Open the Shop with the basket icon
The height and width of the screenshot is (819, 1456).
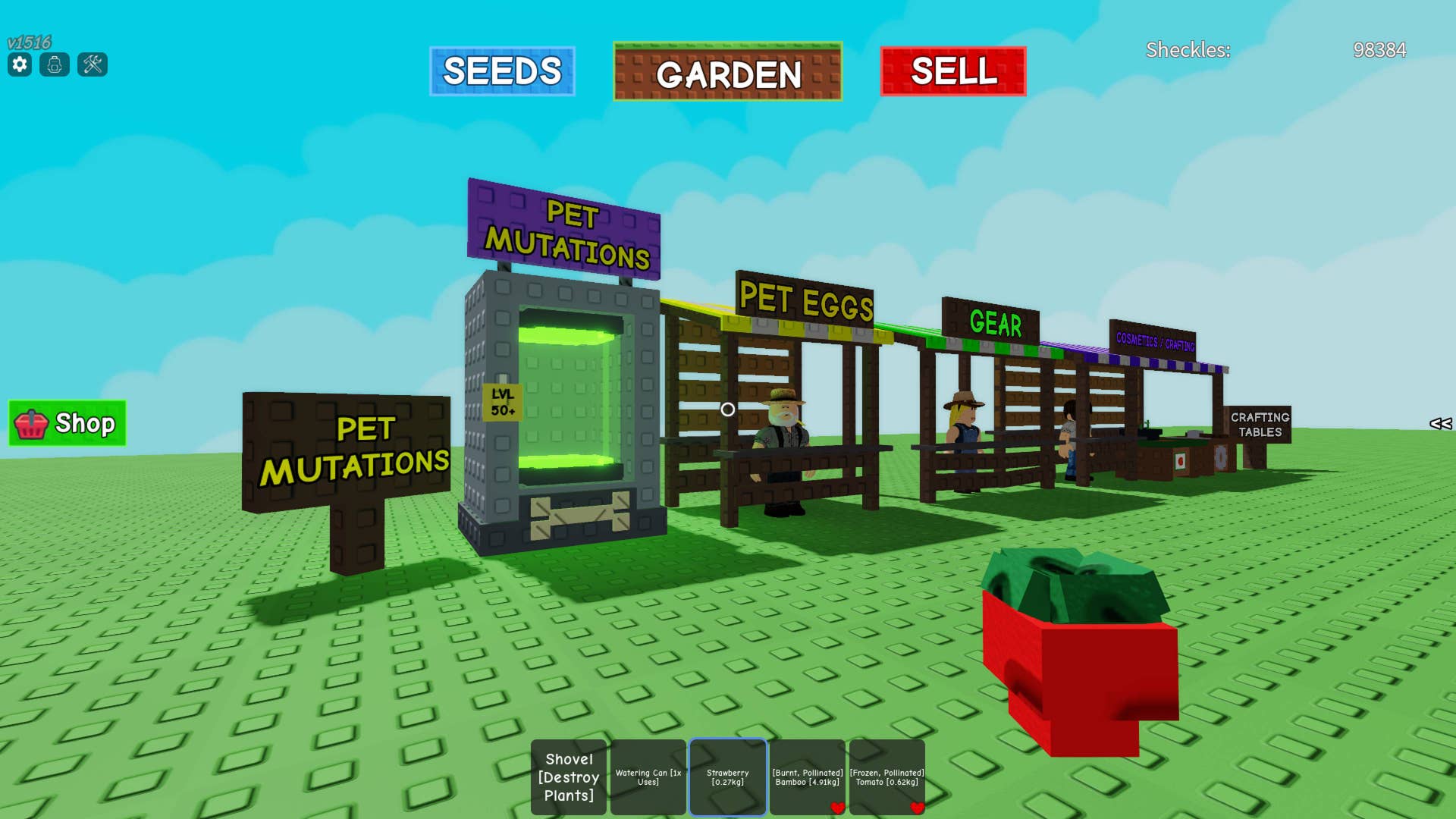pos(67,423)
